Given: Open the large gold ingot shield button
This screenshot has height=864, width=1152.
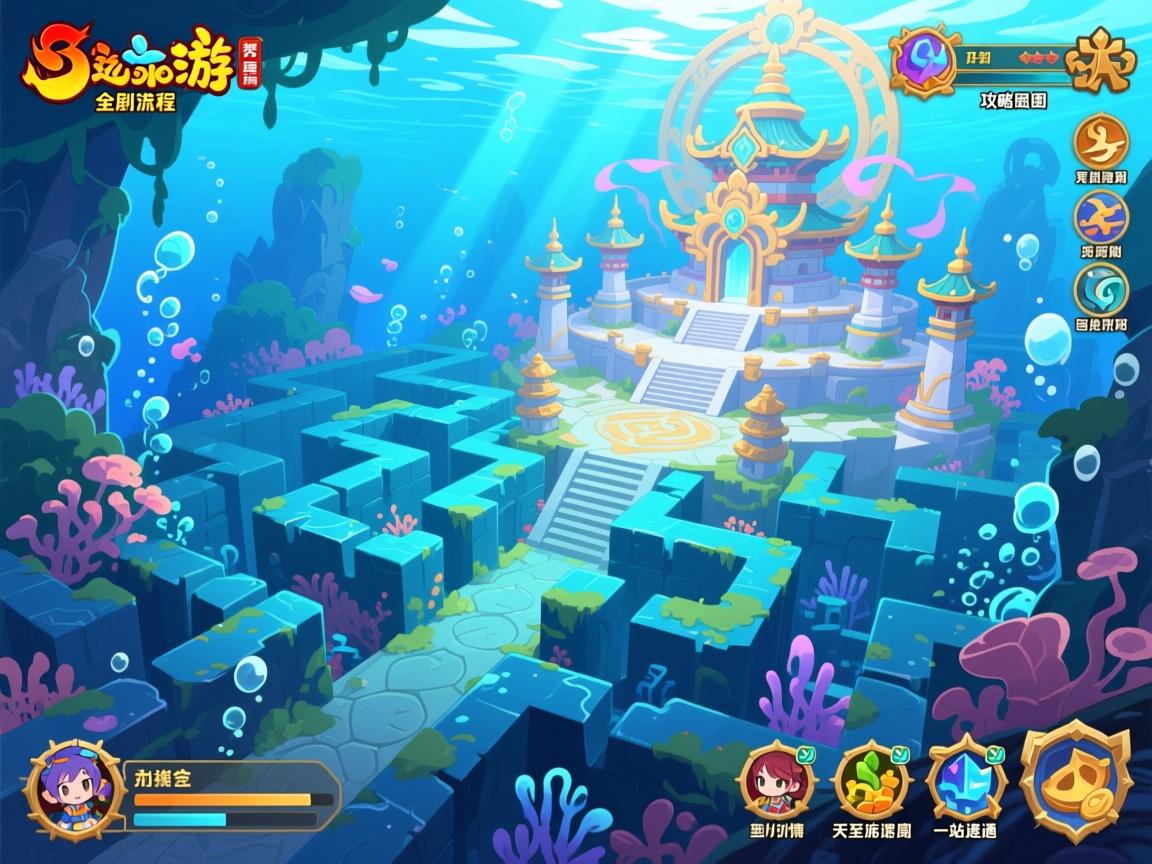Looking at the screenshot, I should click(1074, 779).
